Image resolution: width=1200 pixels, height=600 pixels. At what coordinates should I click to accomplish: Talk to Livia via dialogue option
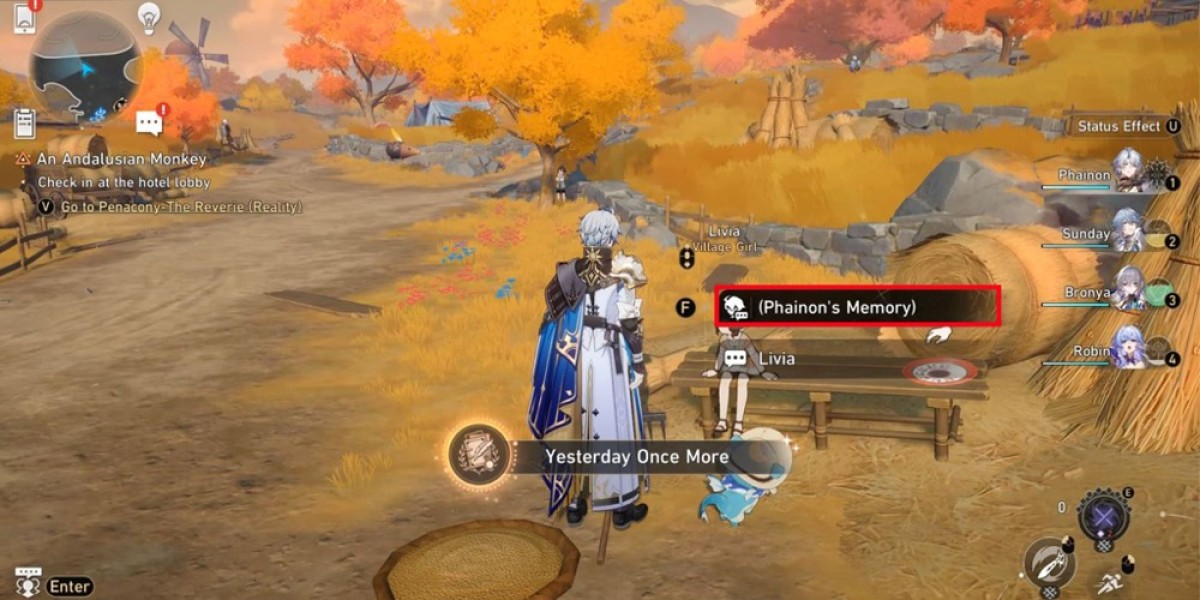tap(776, 358)
